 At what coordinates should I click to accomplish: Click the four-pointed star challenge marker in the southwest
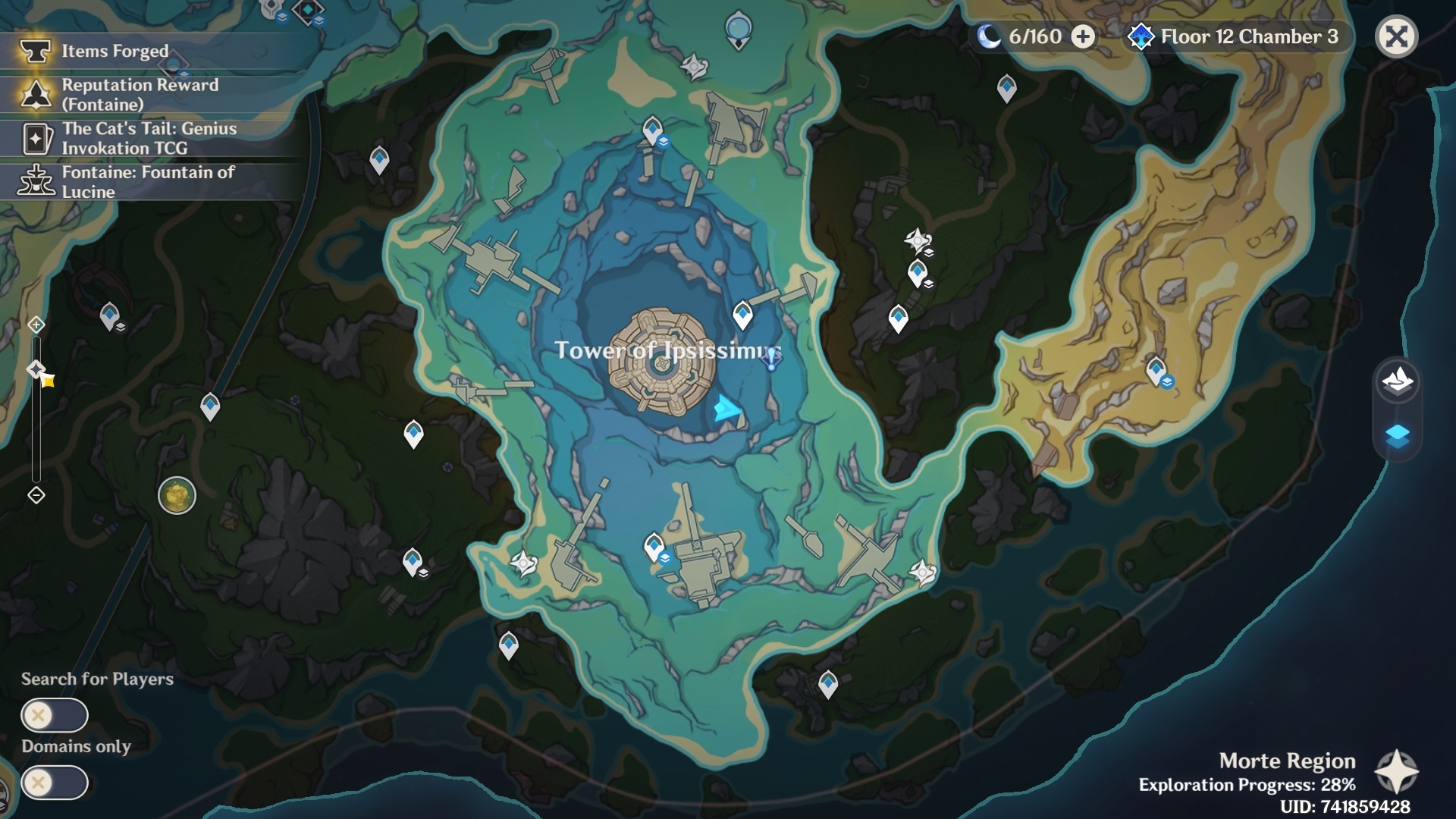pos(523,563)
